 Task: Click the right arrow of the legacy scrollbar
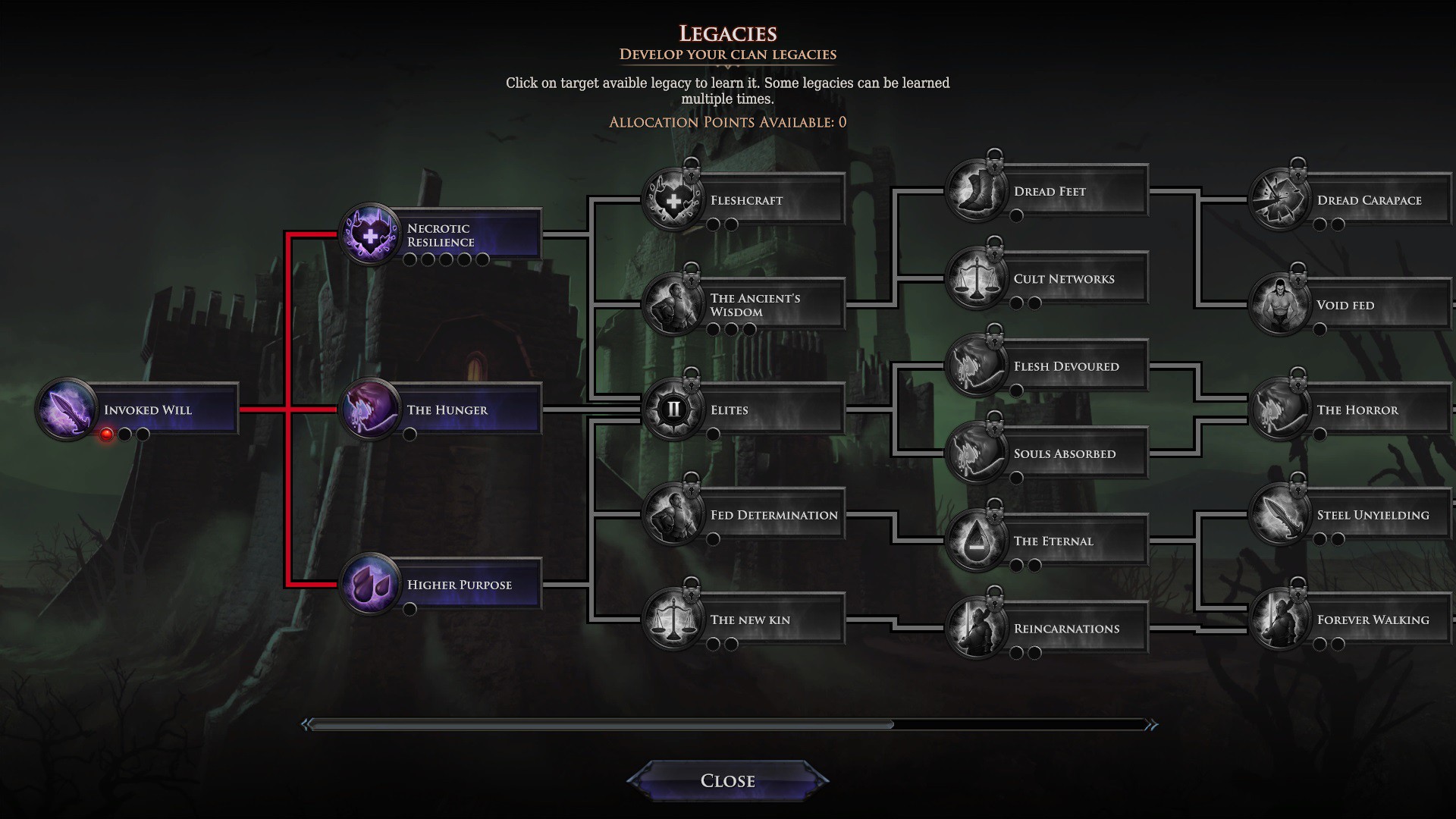tap(1152, 725)
